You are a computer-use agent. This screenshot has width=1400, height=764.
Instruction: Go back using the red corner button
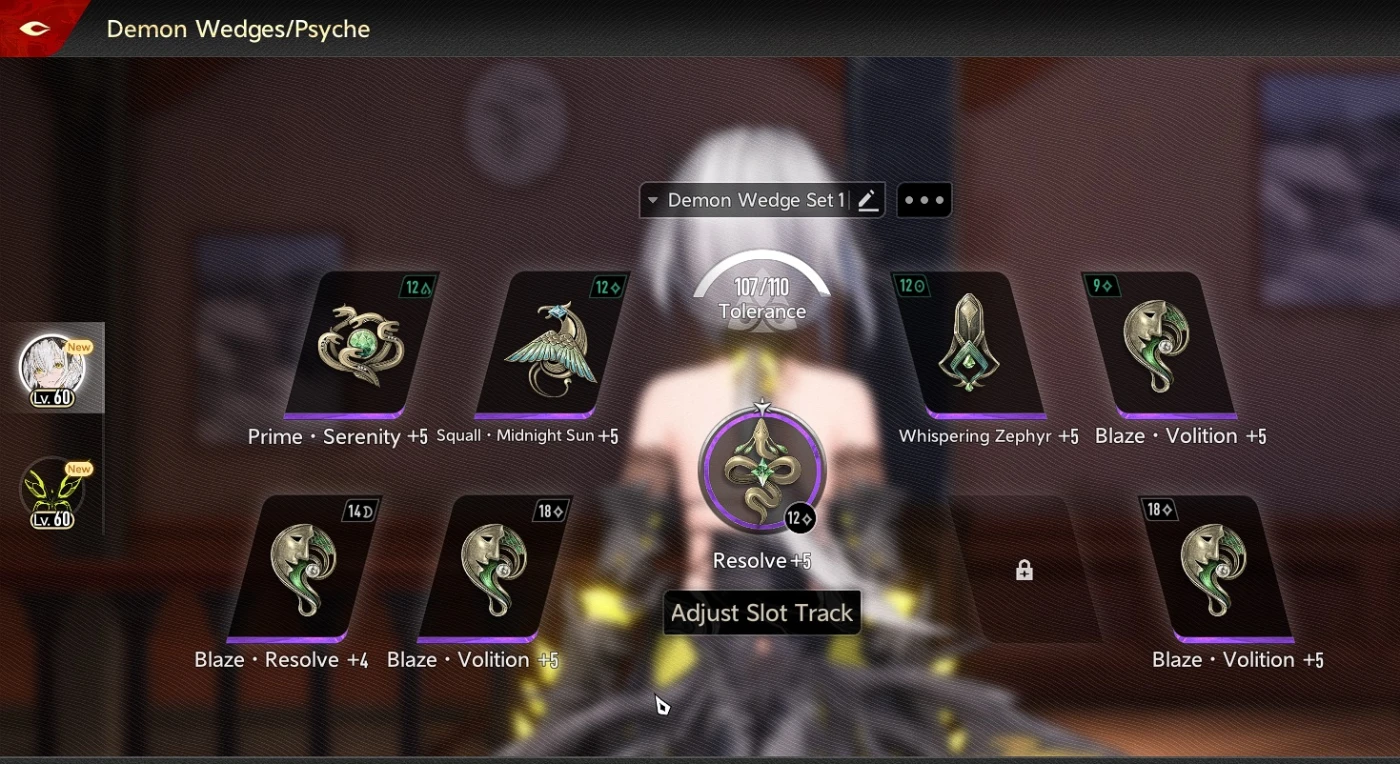click(x=36, y=28)
